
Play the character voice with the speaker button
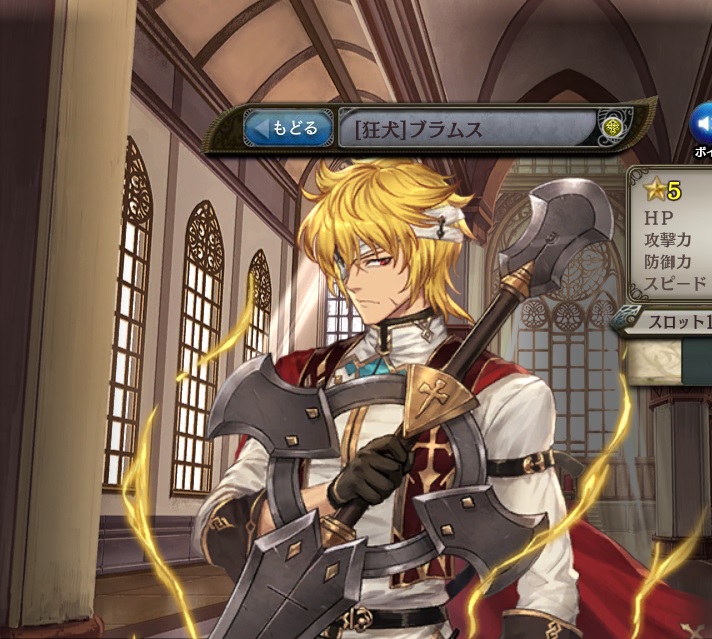point(702,124)
